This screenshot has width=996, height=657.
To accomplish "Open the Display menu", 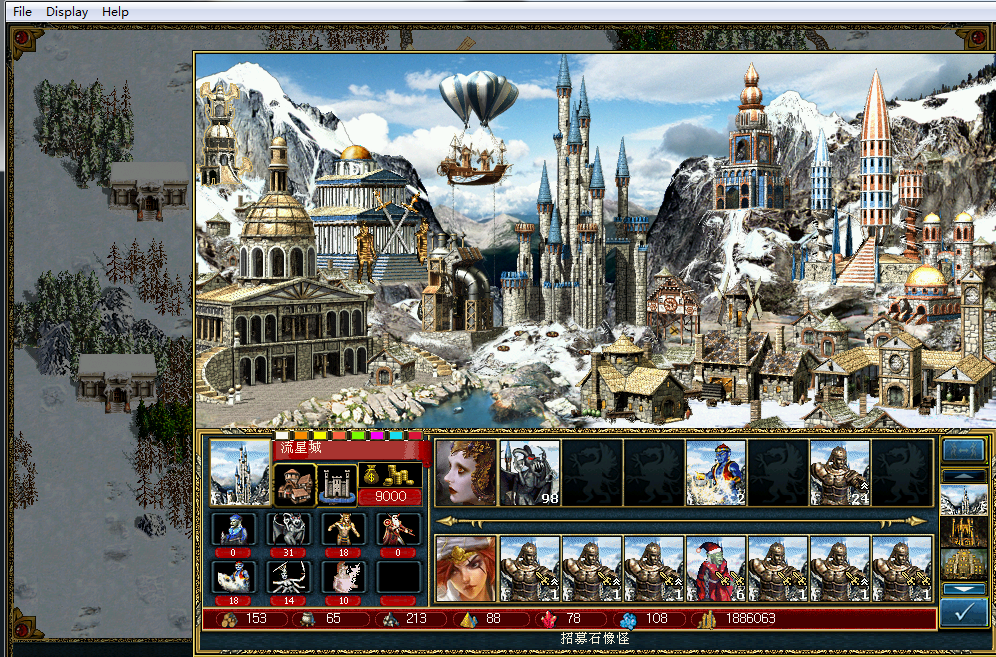I will [67, 12].
